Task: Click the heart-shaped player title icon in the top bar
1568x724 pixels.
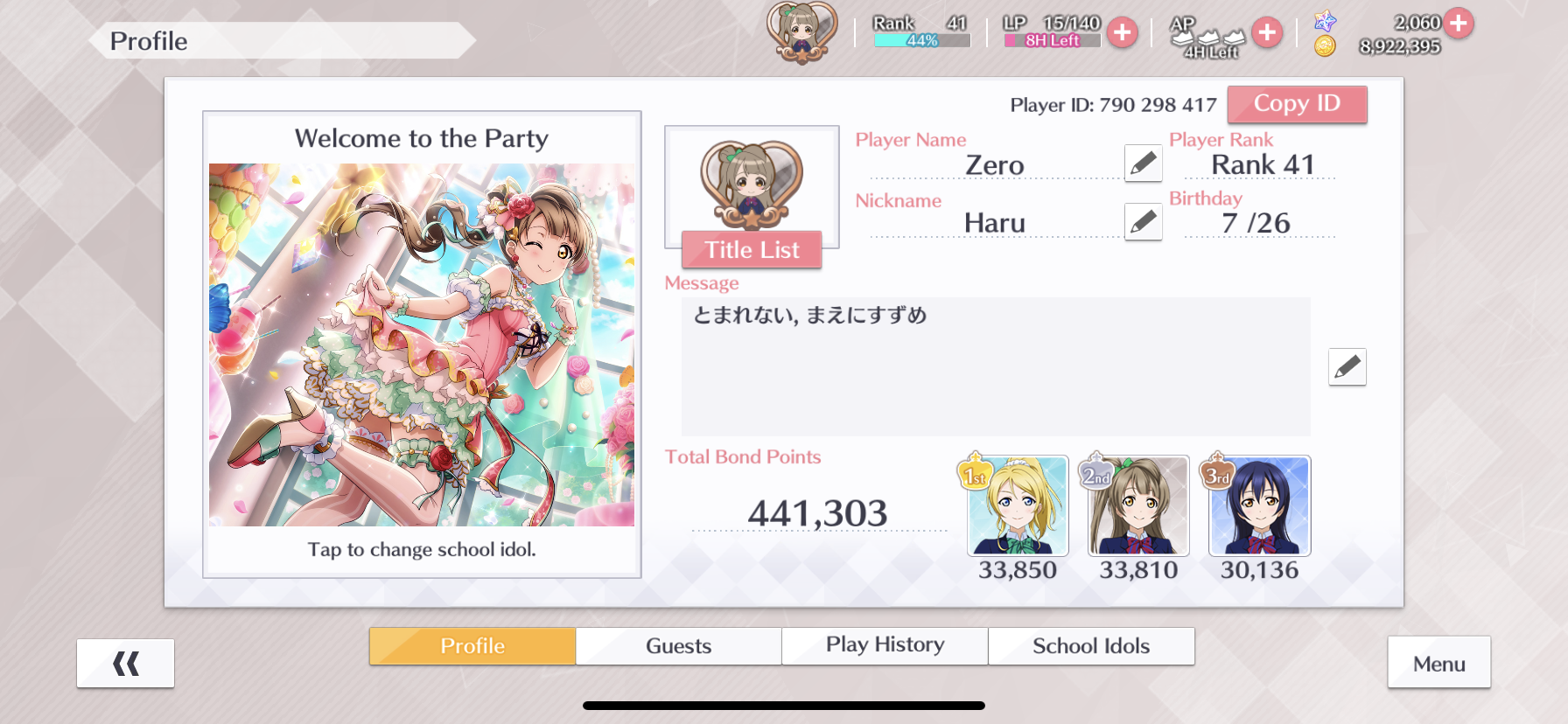Action: pos(801,33)
